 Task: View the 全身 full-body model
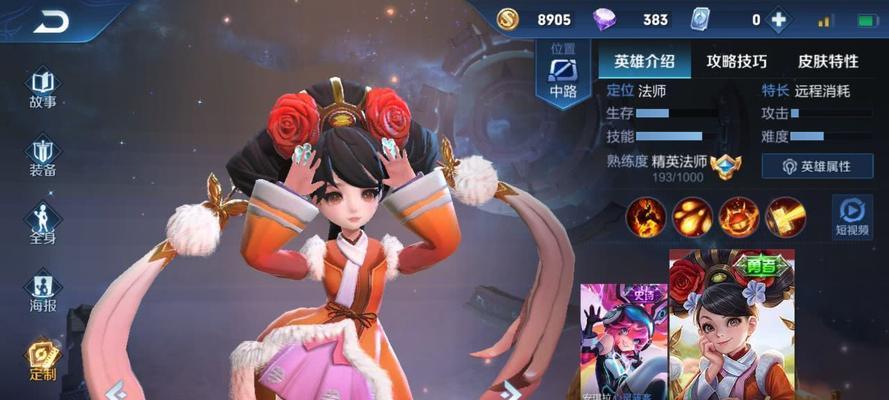42,224
